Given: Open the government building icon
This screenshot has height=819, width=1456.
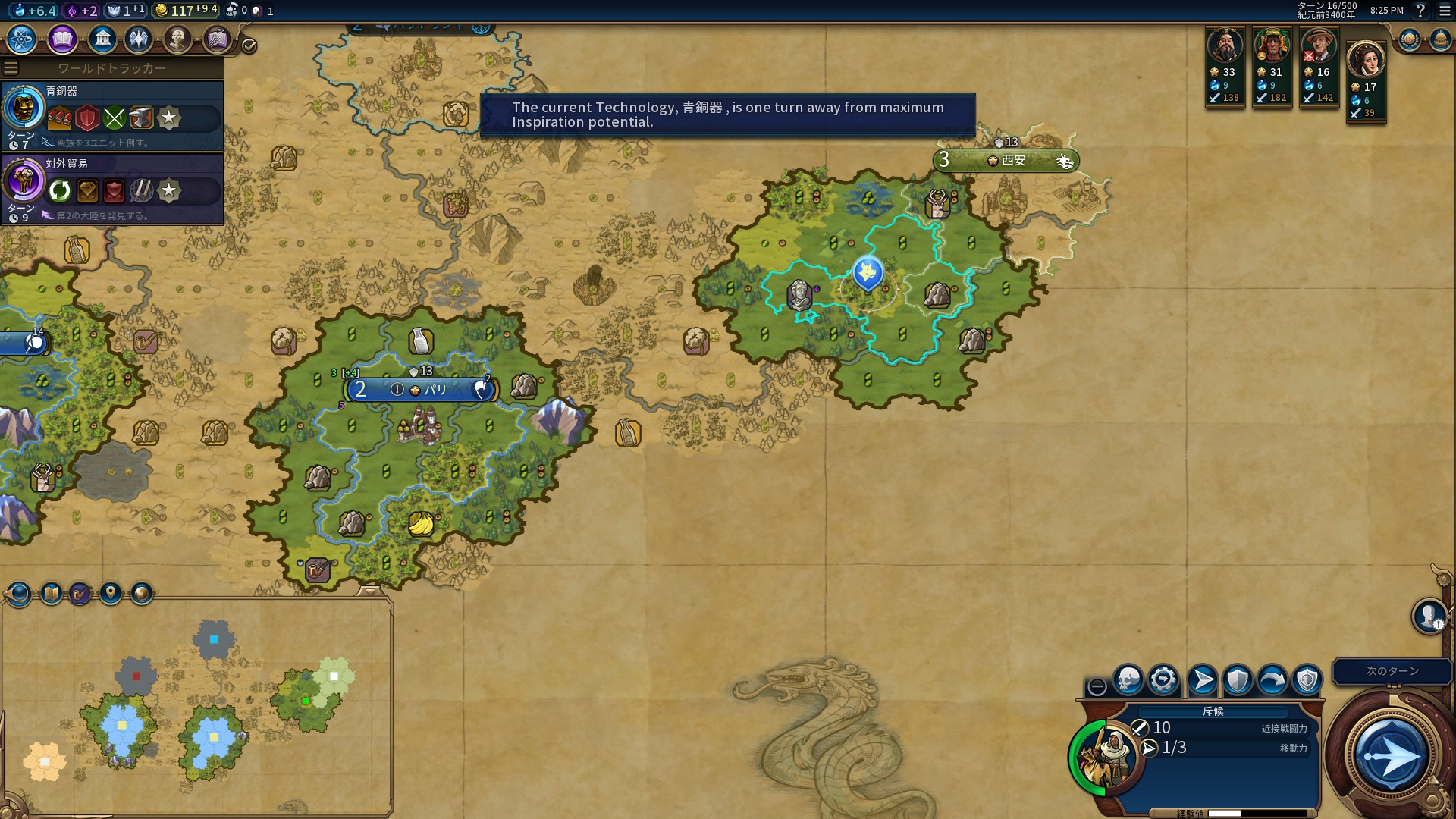Looking at the screenshot, I should click(x=102, y=39).
